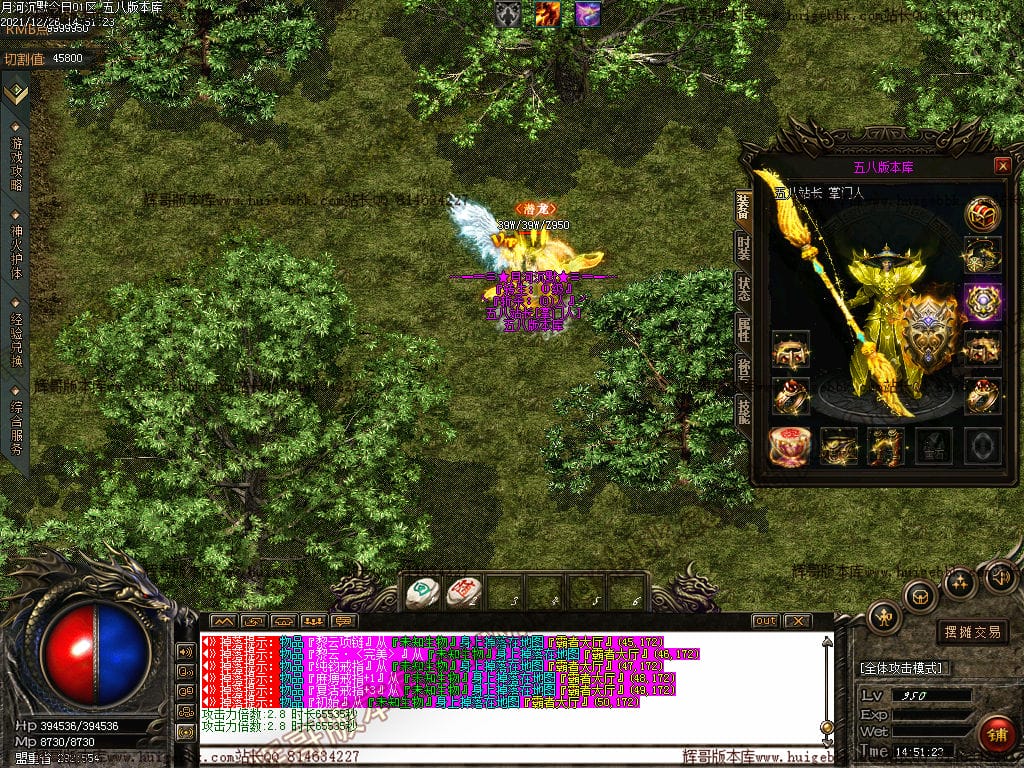Click the treasure chest icon in equipment panel
This screenshot has width=1024, height=768.
click(x=983, y=214)
